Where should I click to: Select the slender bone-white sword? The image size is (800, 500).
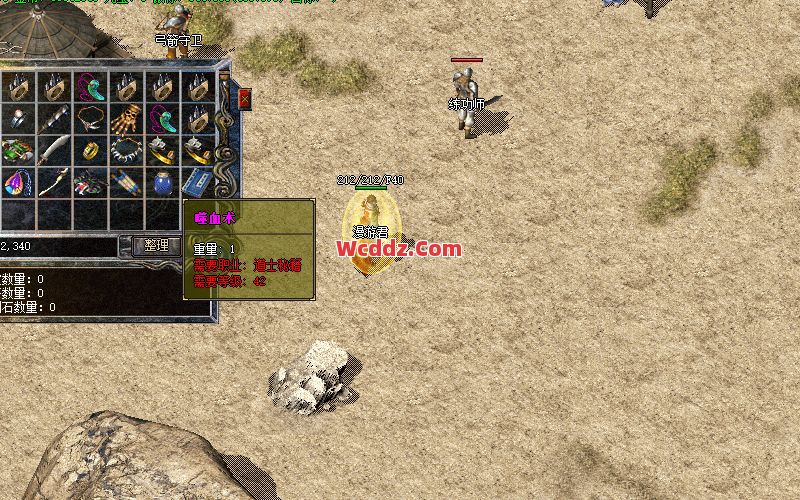[x=54, y=182]
